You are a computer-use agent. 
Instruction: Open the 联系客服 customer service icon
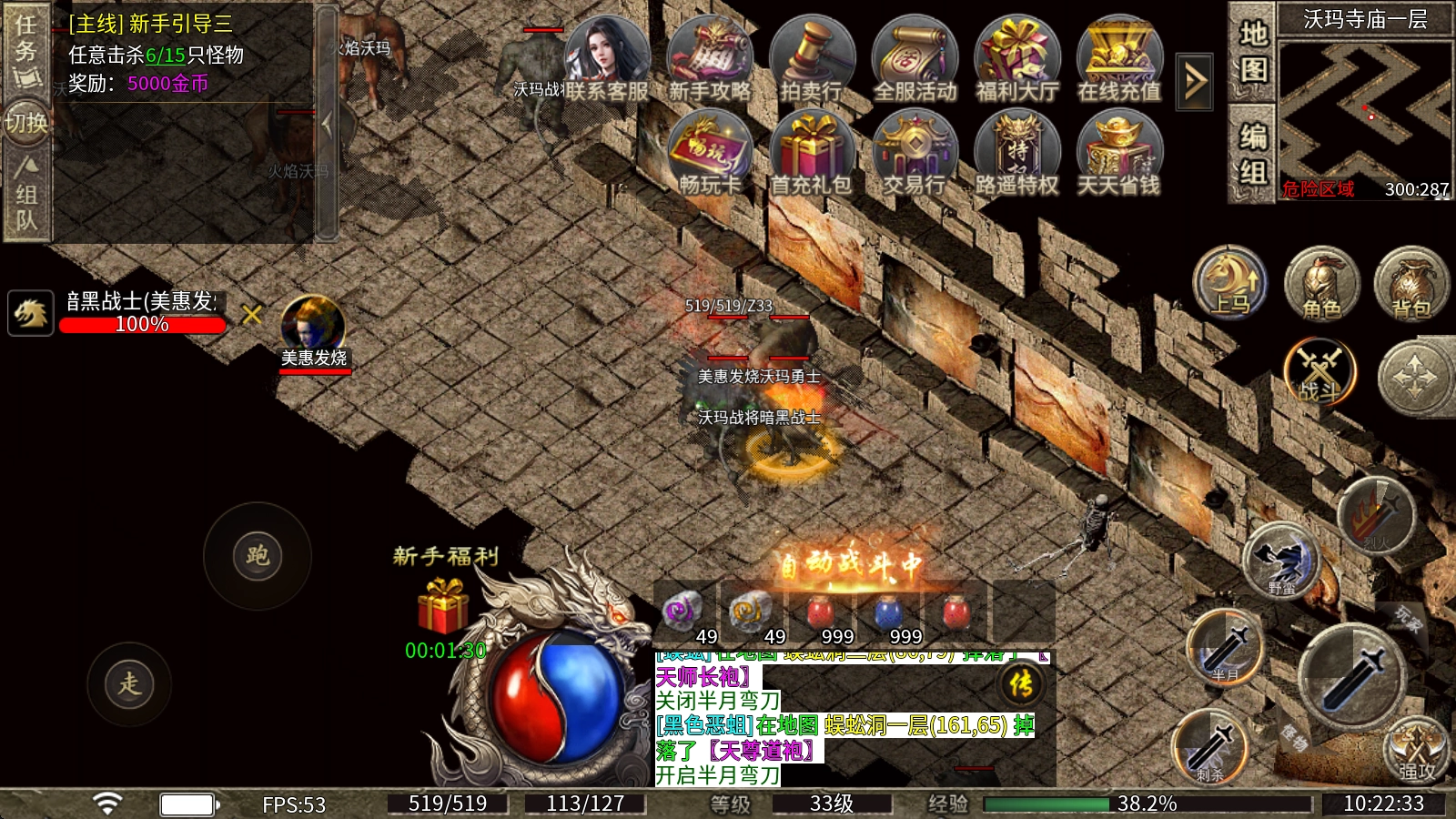pos(607,57)
